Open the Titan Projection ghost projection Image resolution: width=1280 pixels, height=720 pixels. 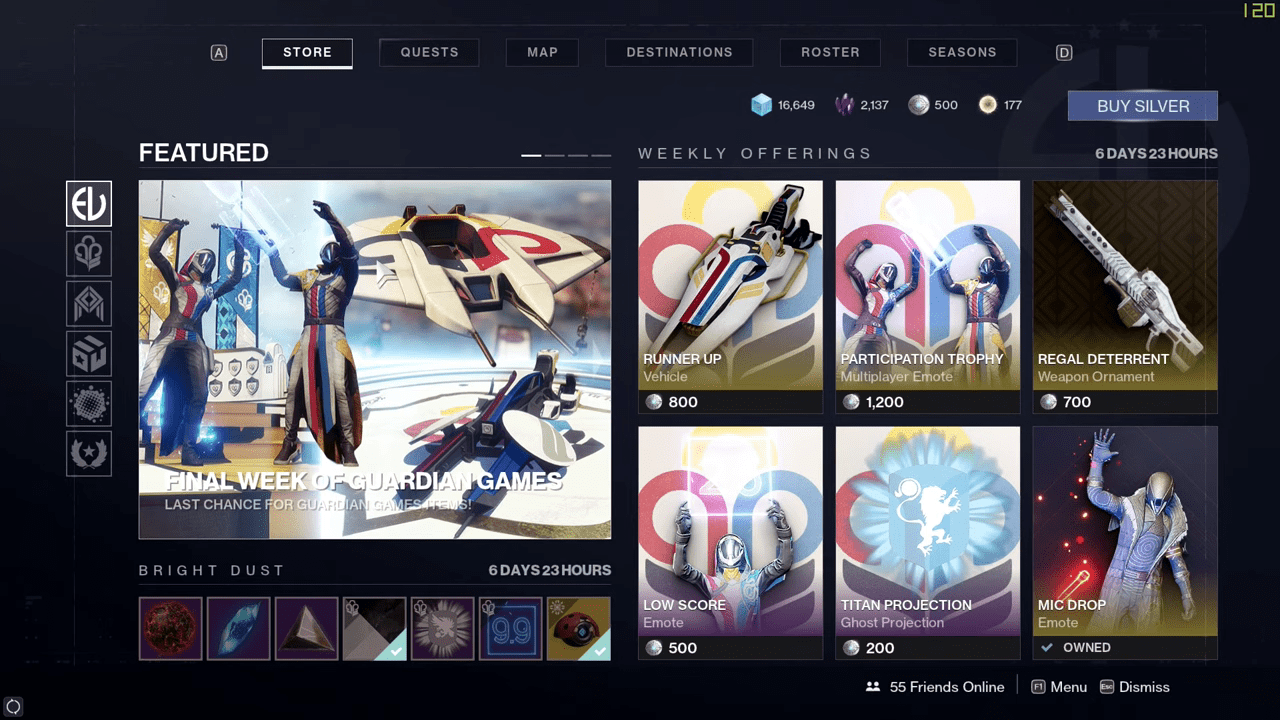(x=927, y=542)
